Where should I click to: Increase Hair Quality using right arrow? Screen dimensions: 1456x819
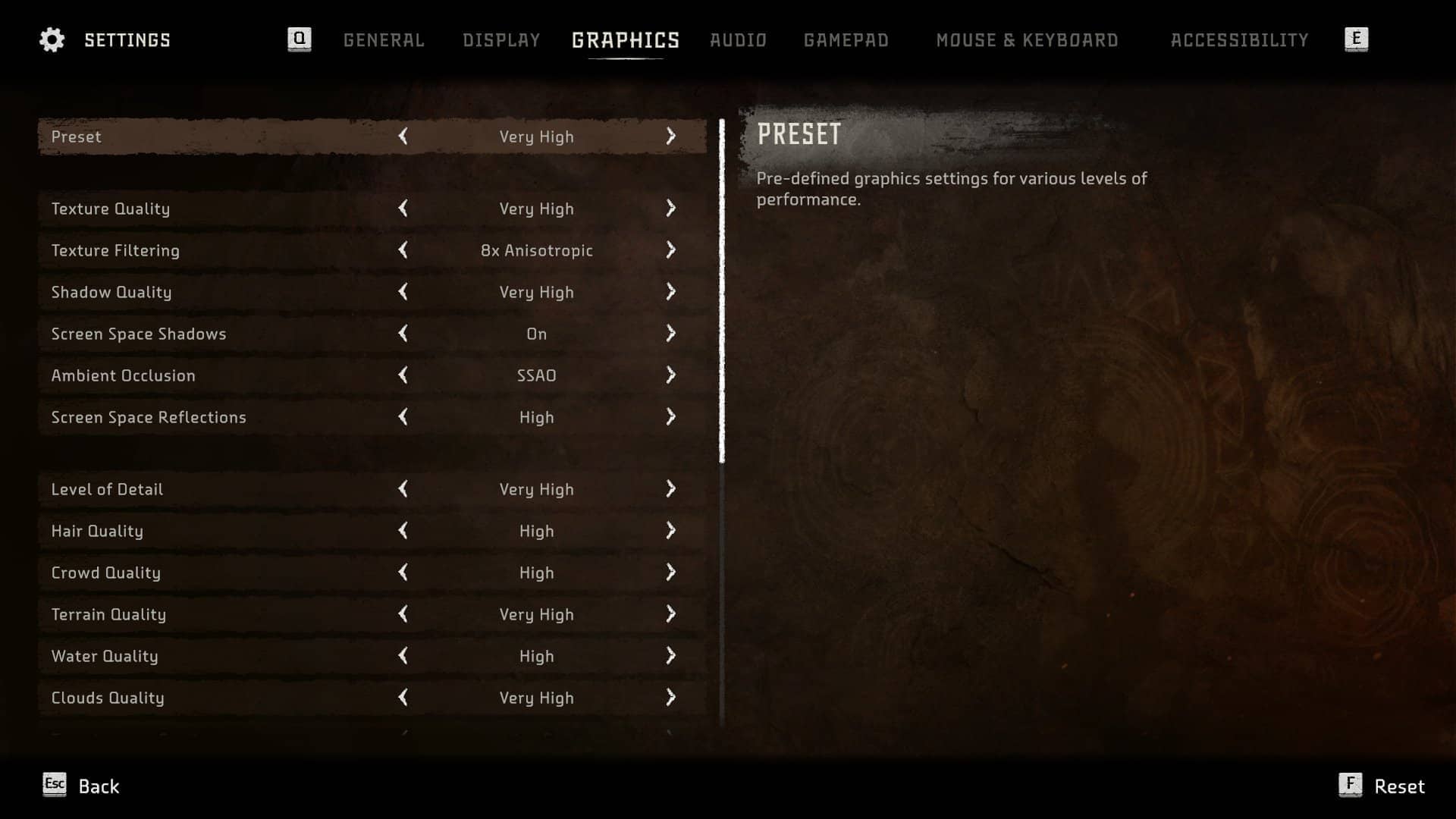pyautogui.click(x=670, y=531)
